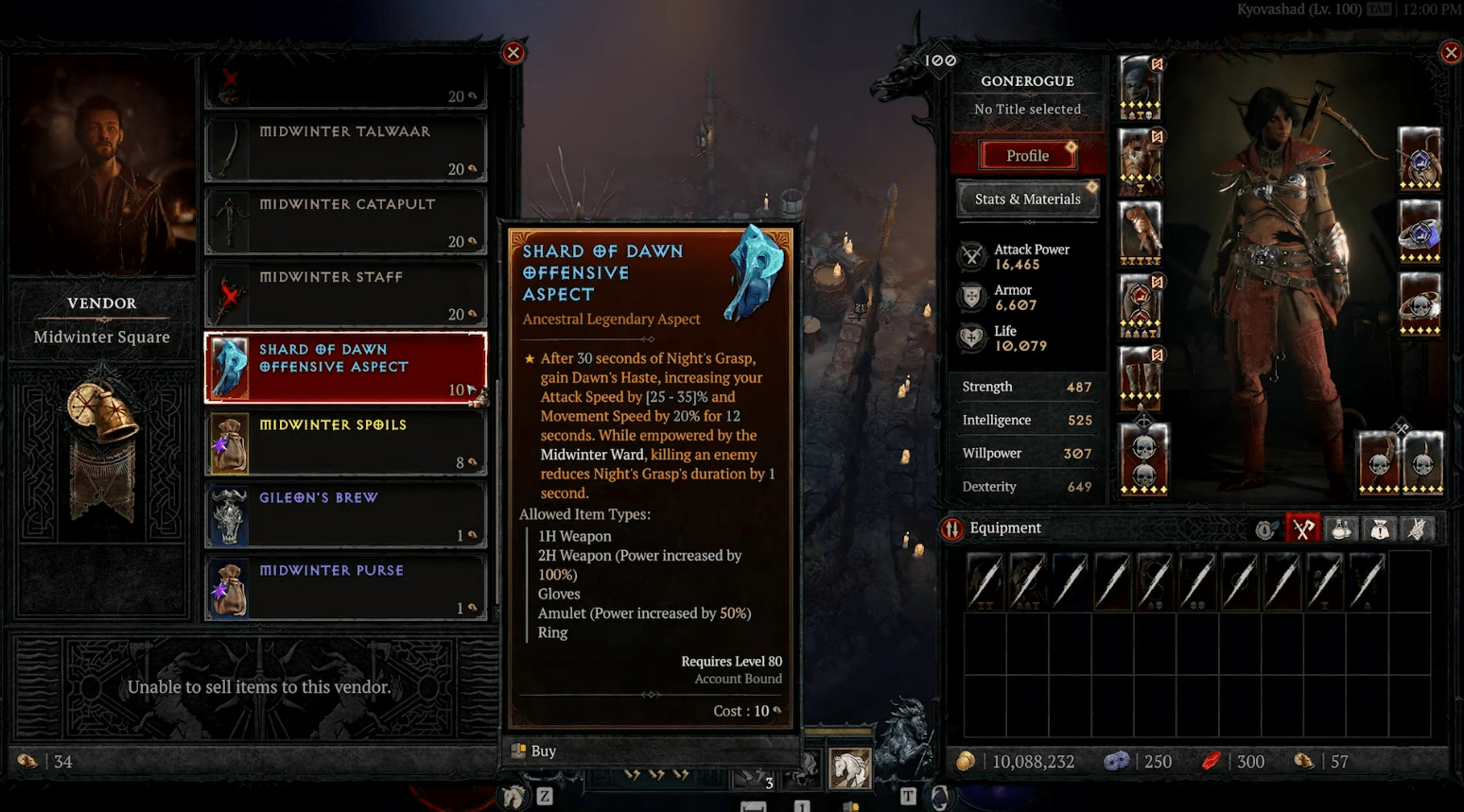Open the character Profile
Screen dimensions: 1464x812
pos(1027,155)
